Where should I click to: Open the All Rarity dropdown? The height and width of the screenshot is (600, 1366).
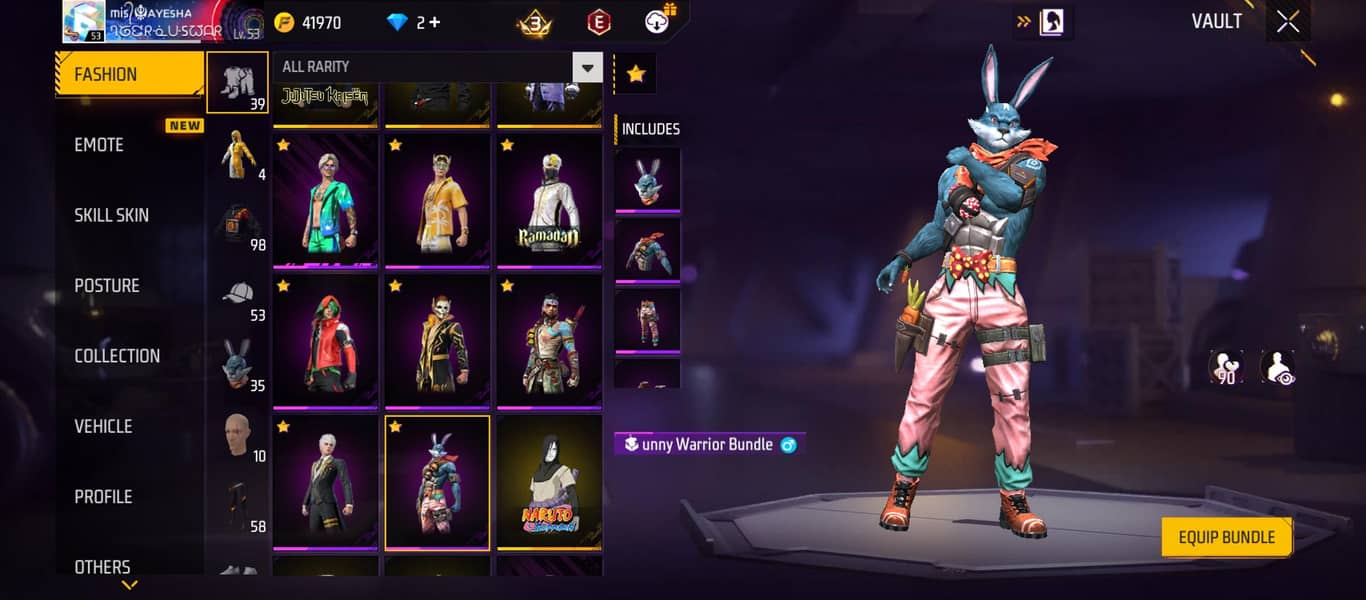coord(587,67)
